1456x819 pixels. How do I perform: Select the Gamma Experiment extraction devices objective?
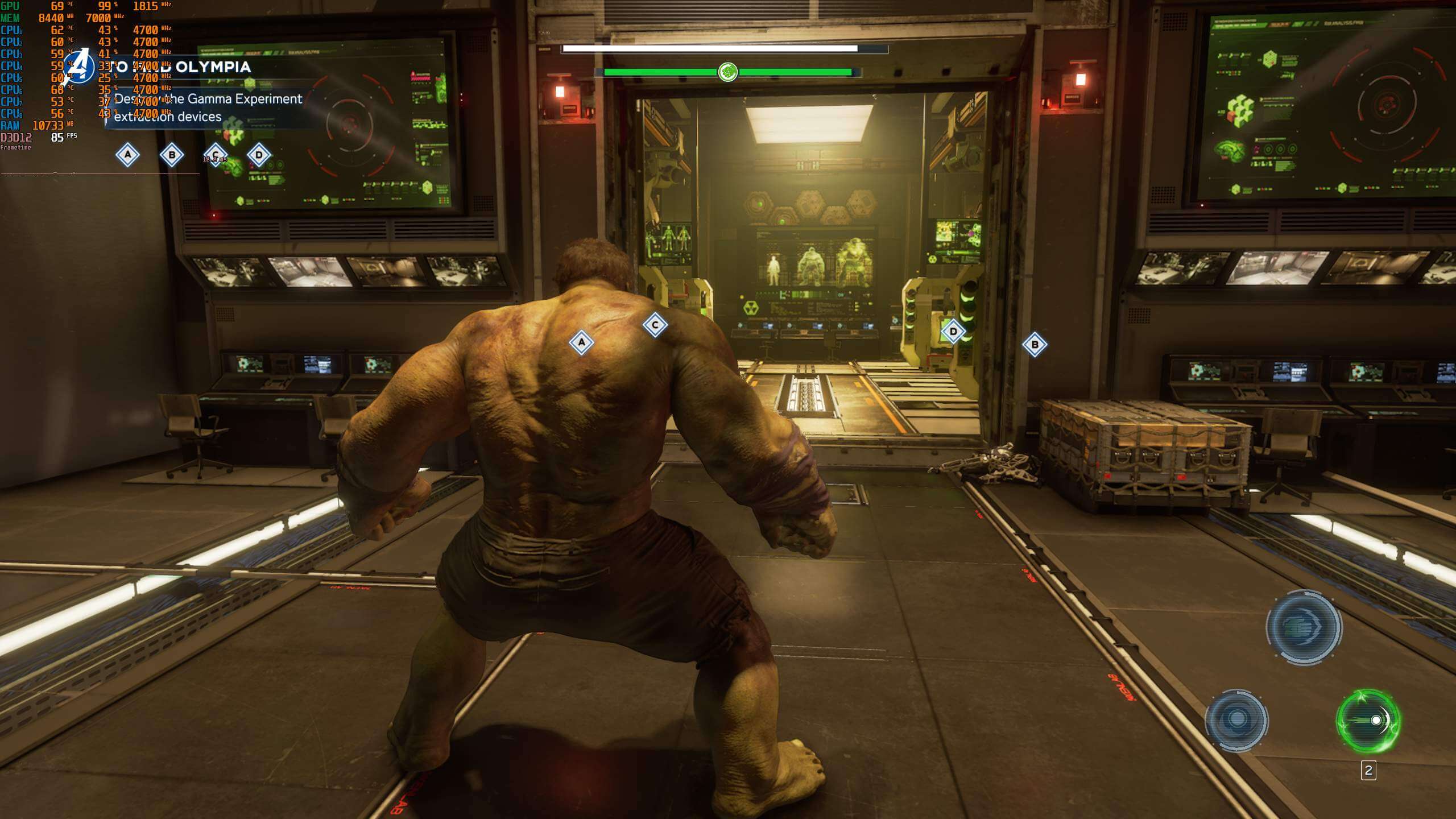(x=208, y=107)
